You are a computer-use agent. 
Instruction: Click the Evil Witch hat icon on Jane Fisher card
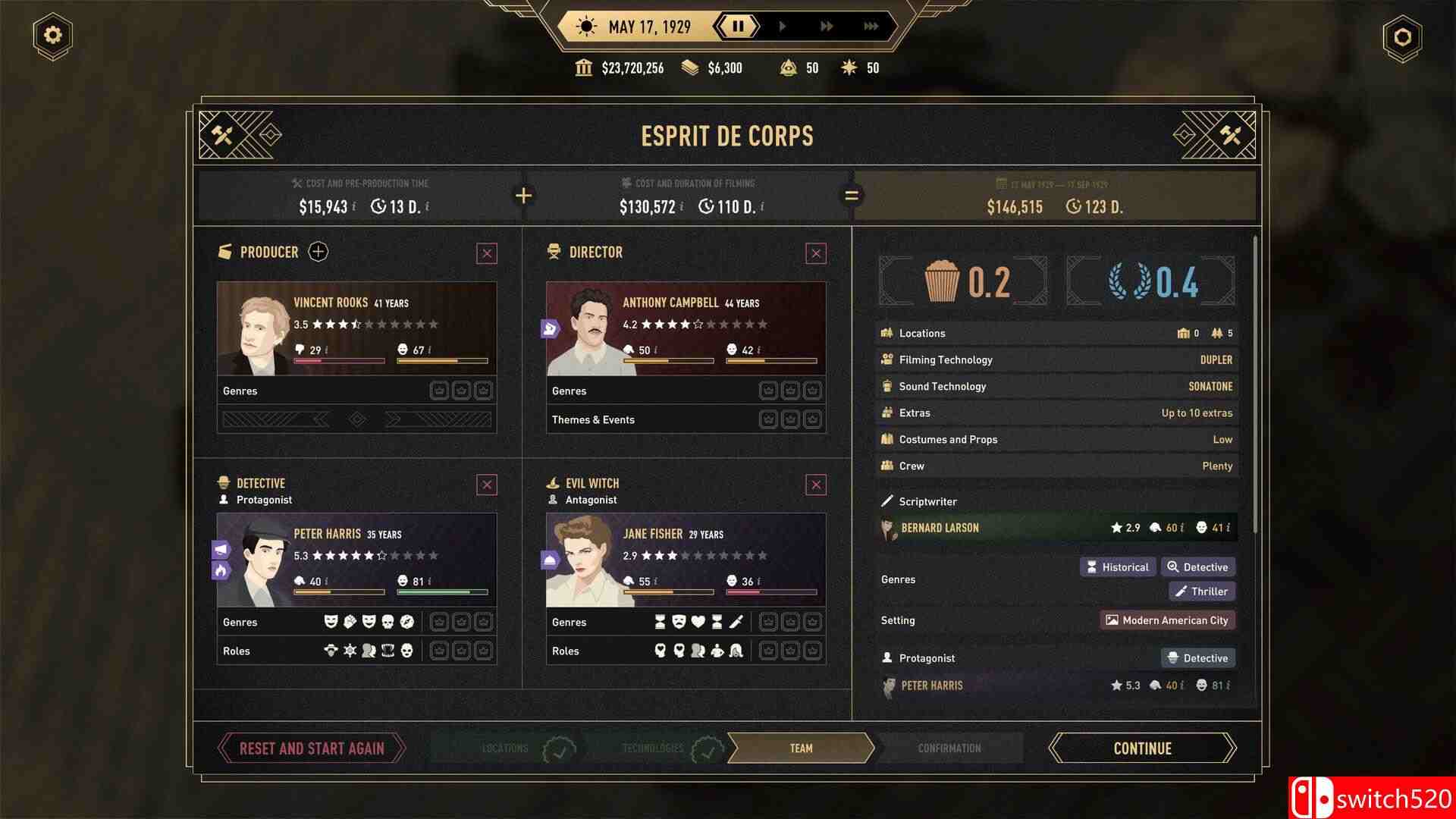[553, 482]
